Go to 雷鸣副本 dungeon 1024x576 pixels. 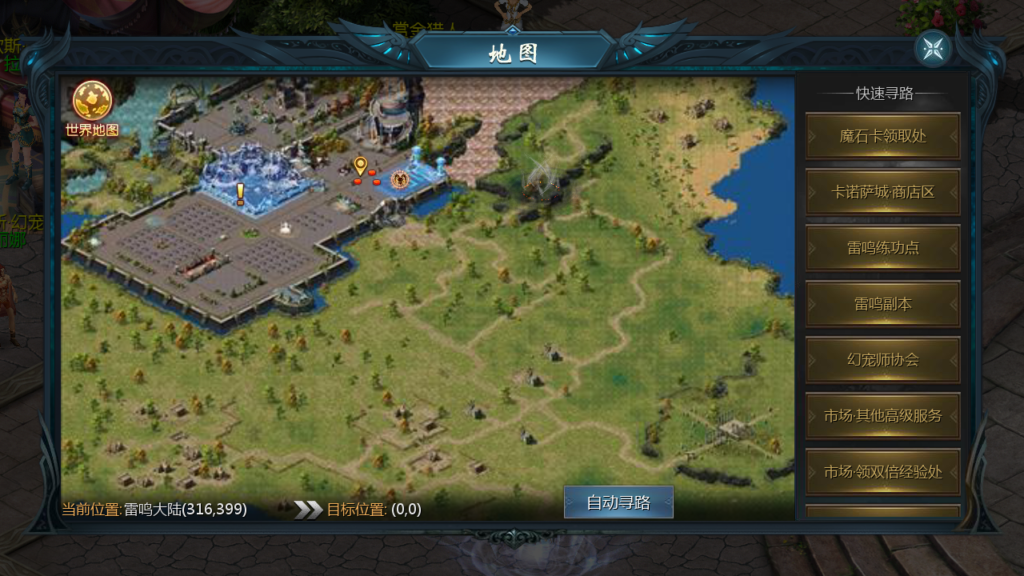coord(883,304)
